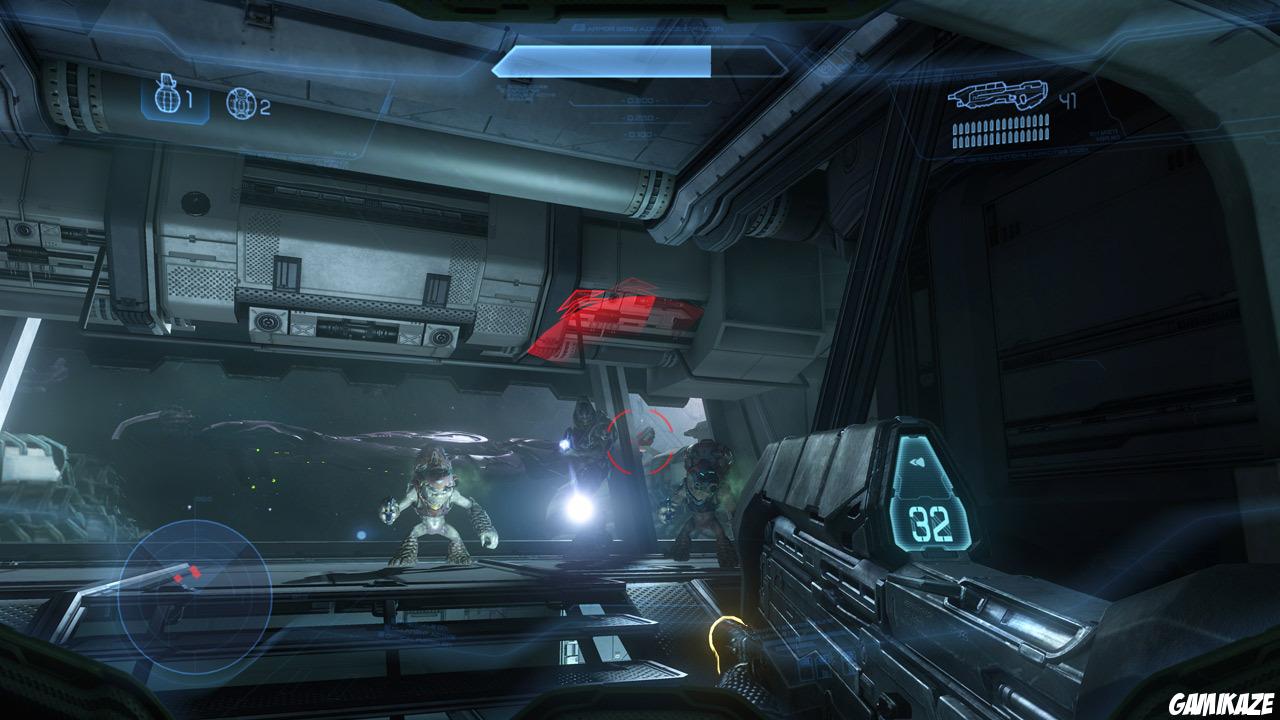Select the frag grenade icon
Image resolution: width=1280 pixels, height=720 pixels.
click(165, 96)
